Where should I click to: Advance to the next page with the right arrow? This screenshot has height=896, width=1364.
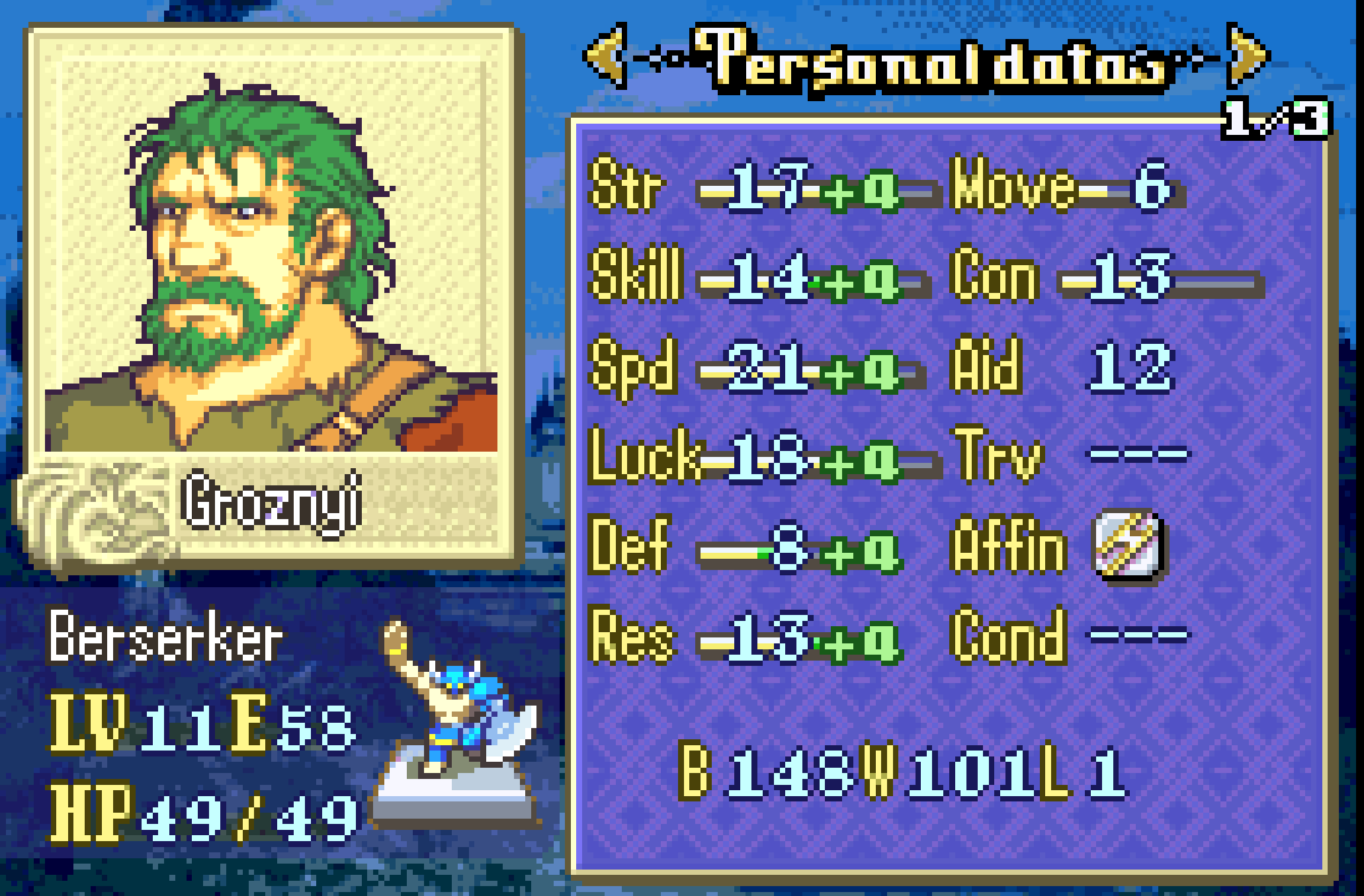point(1246,56)
